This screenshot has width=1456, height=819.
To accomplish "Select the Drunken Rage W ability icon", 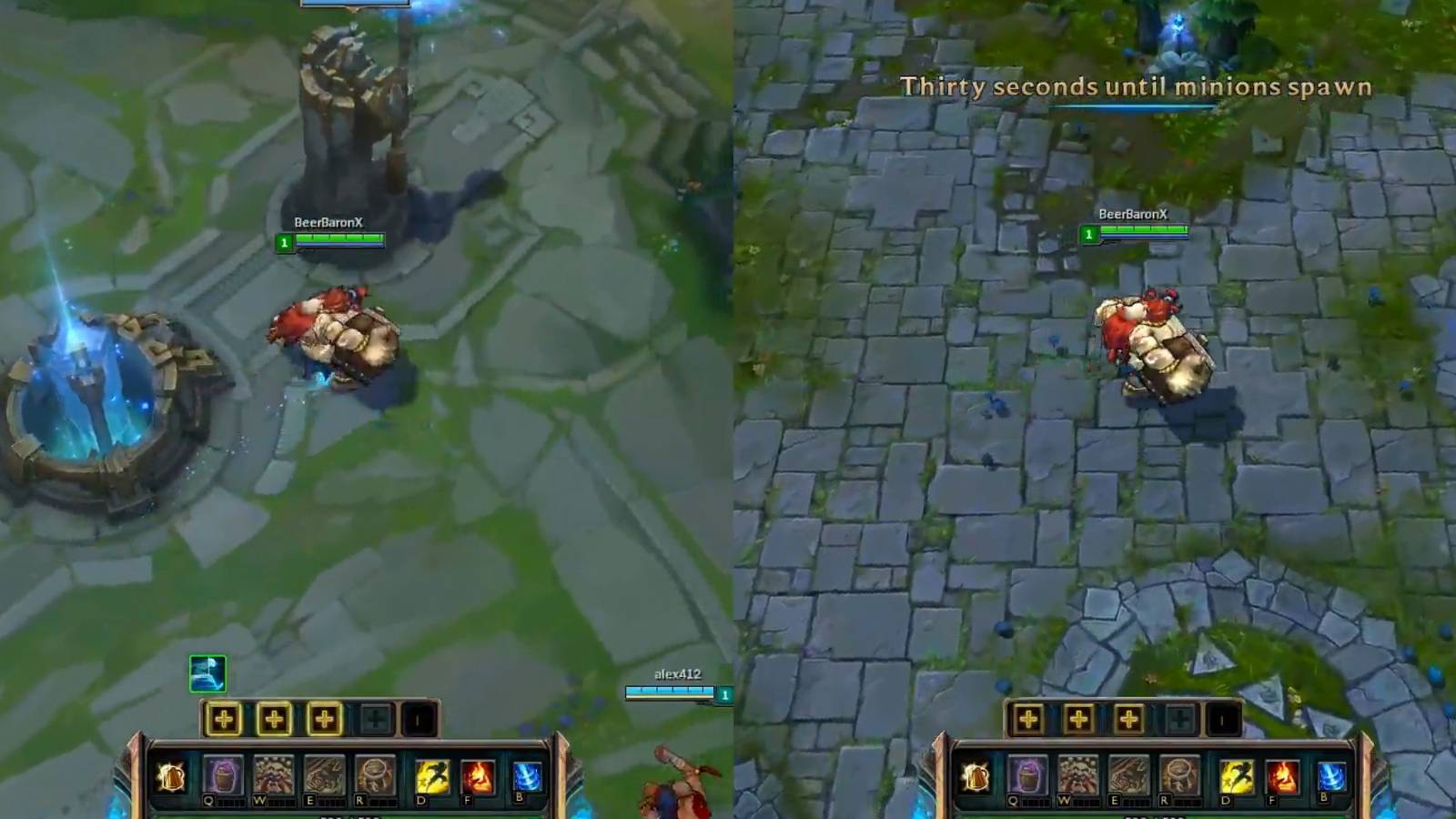I will click(x=275, y=775).
